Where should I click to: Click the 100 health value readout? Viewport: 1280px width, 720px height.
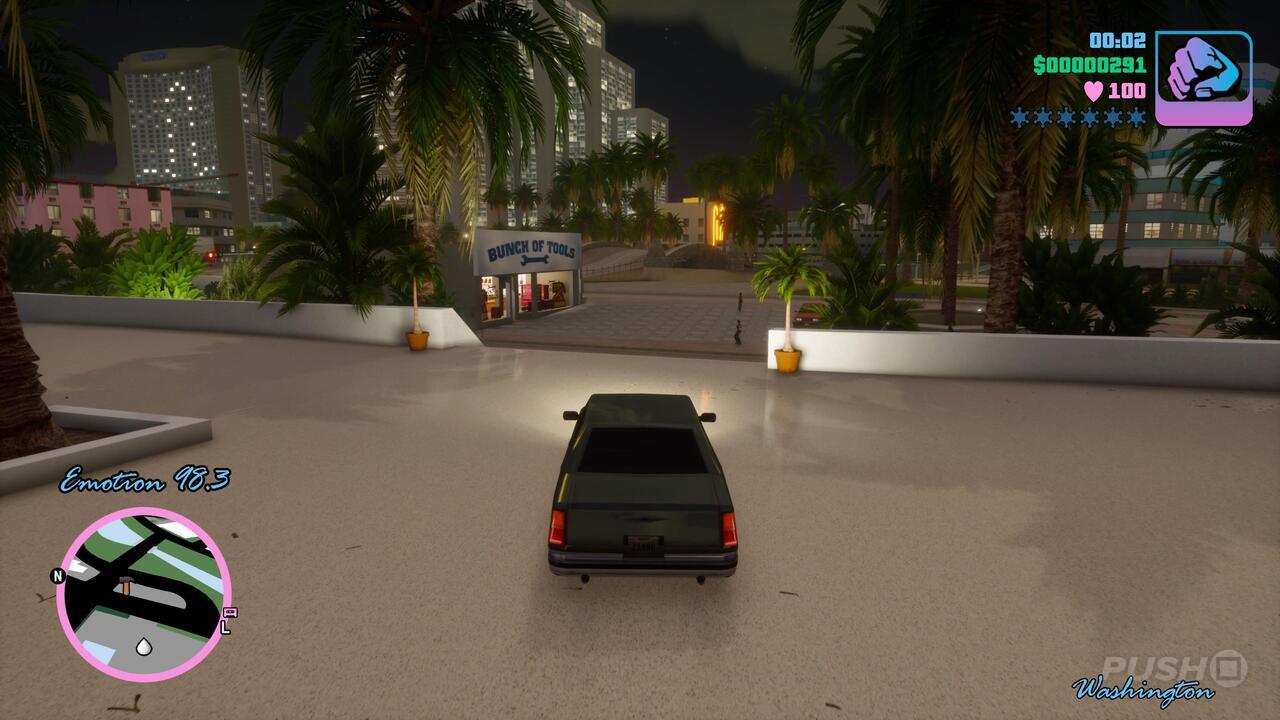1126,90
